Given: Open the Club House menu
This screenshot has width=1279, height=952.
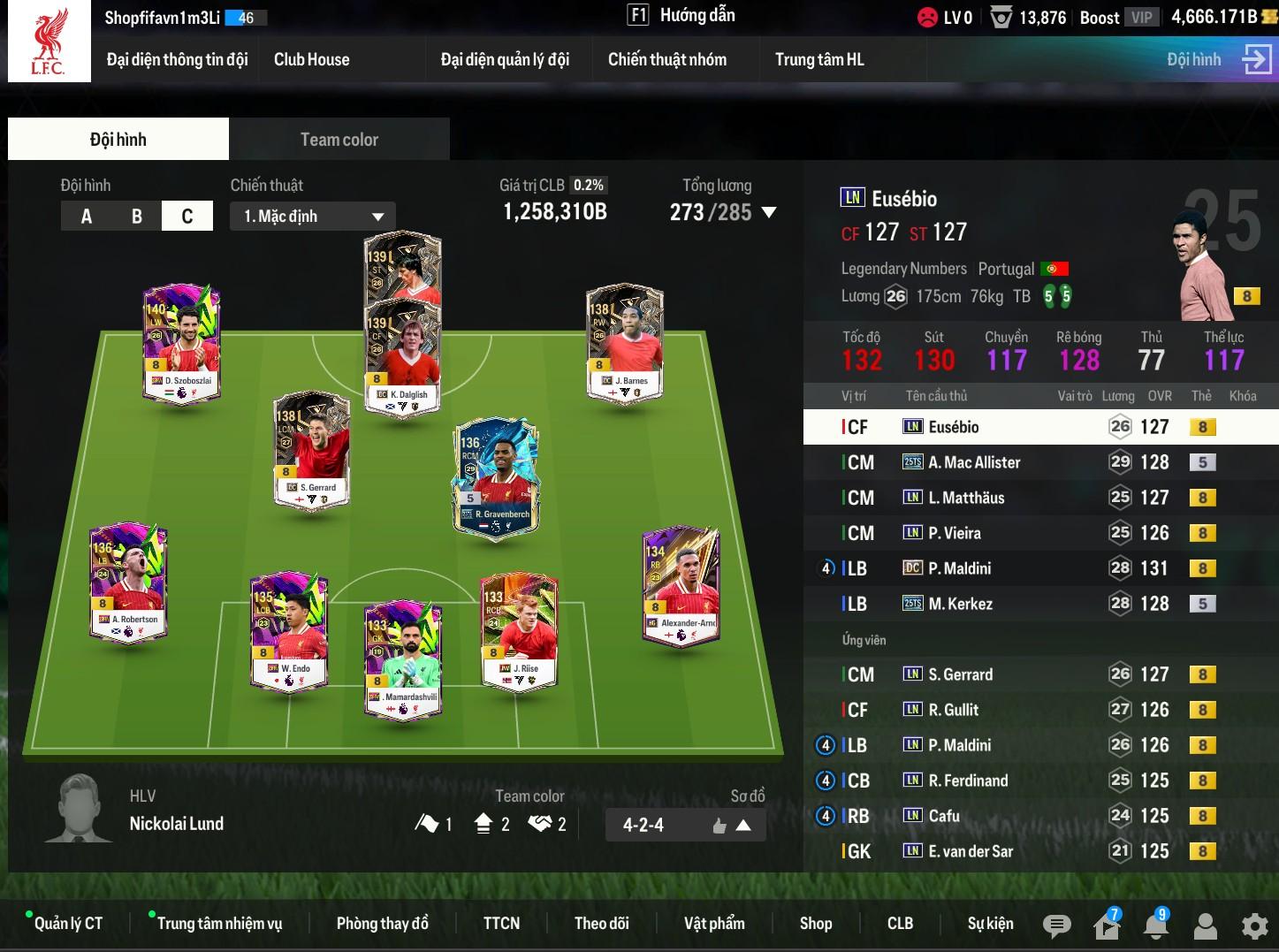Looking at the screenshot, I should pyautogui.click(x=311, y=59).
